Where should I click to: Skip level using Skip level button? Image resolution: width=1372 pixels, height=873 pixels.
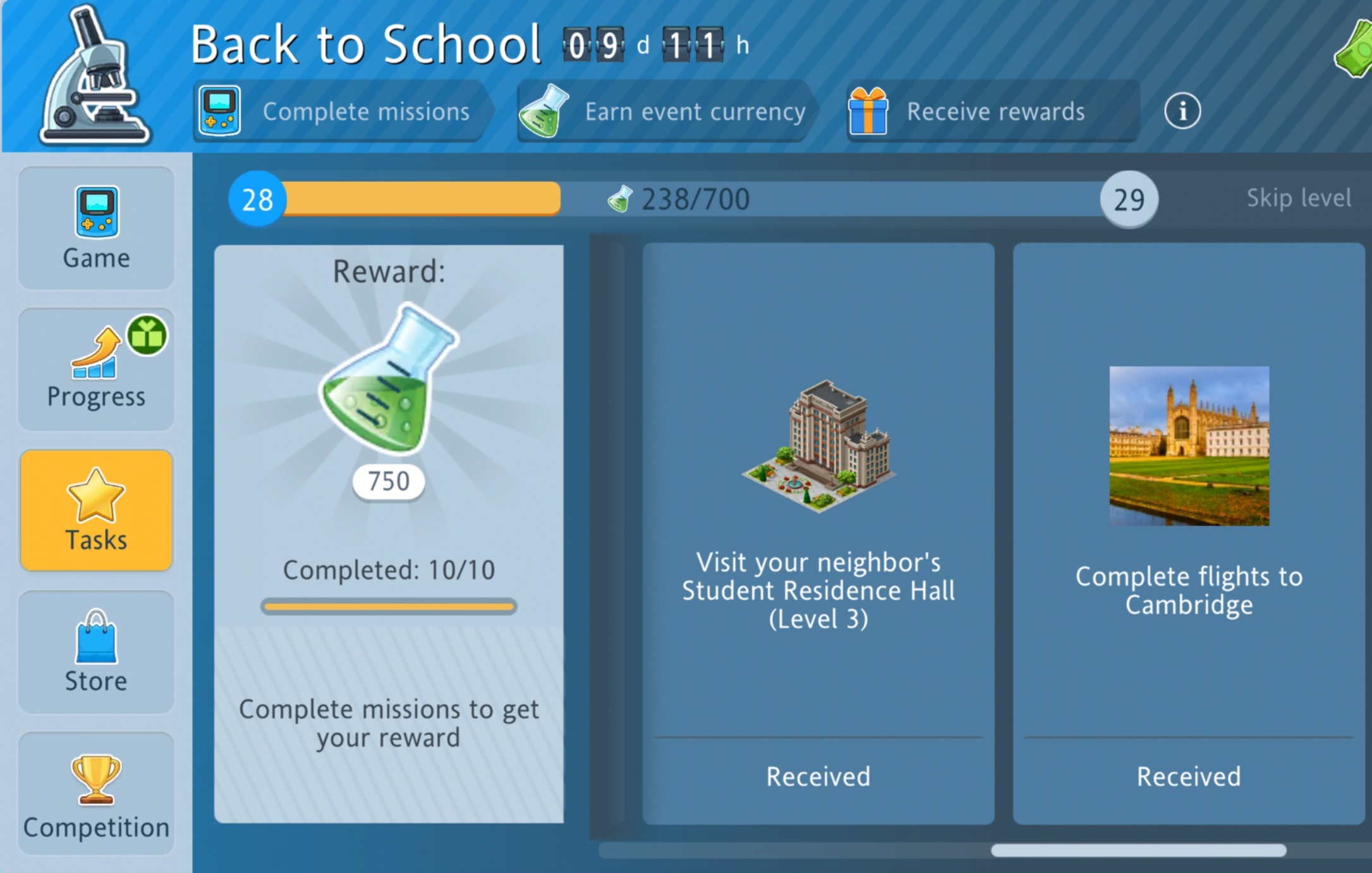pos(1298,198)
